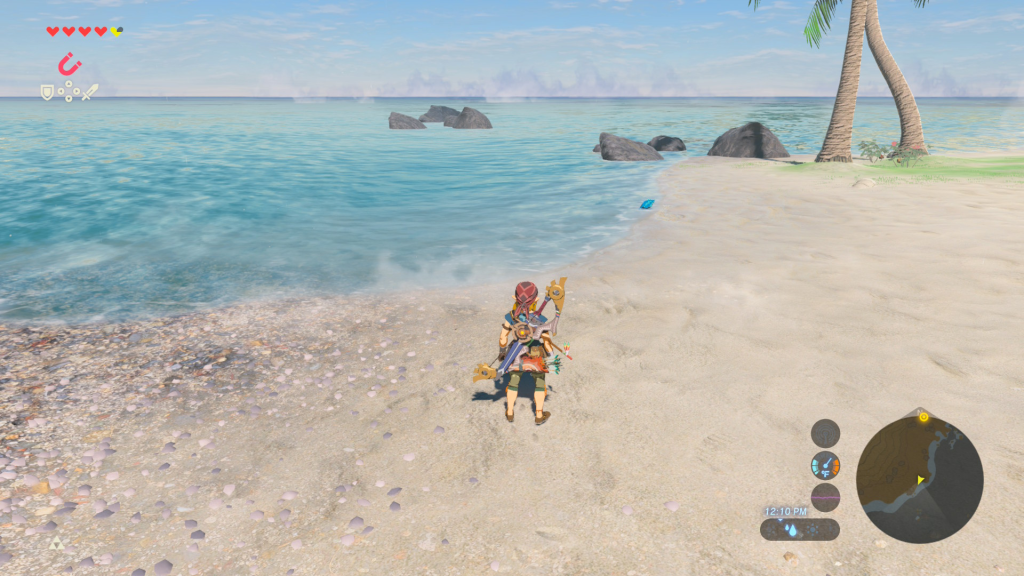
Task: Click the small Triforce icon
Action: (x=56, y=543)
